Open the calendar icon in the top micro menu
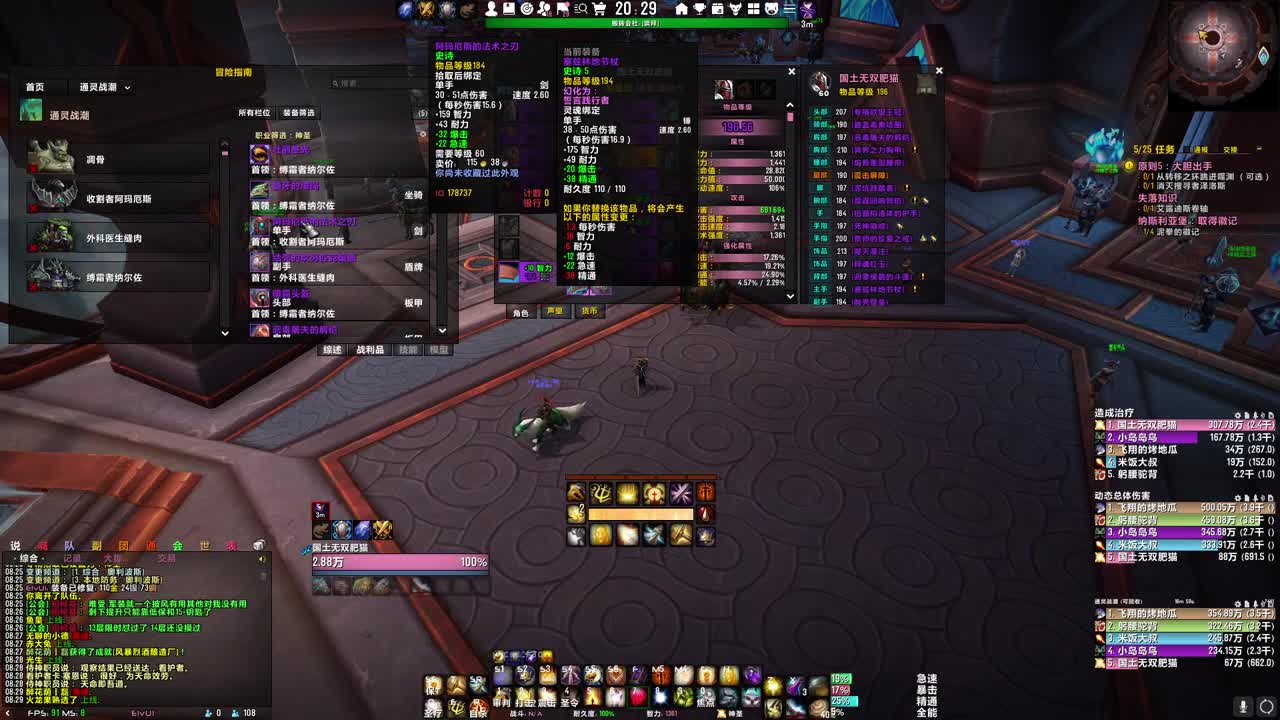The width and height of the screenshot is (1280, 720). point(718,9)
